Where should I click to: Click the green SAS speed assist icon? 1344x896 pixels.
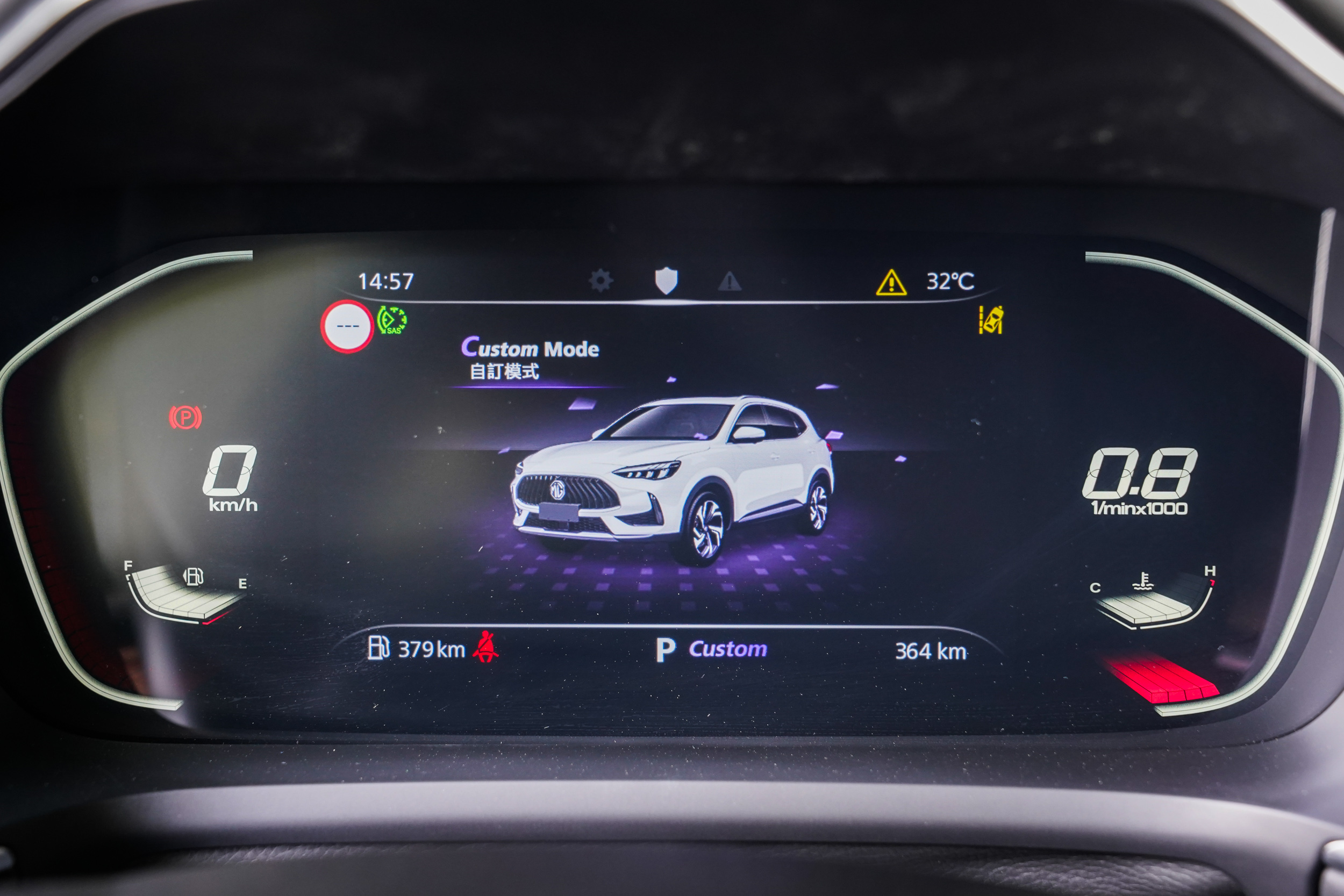(x=392, y=320)
